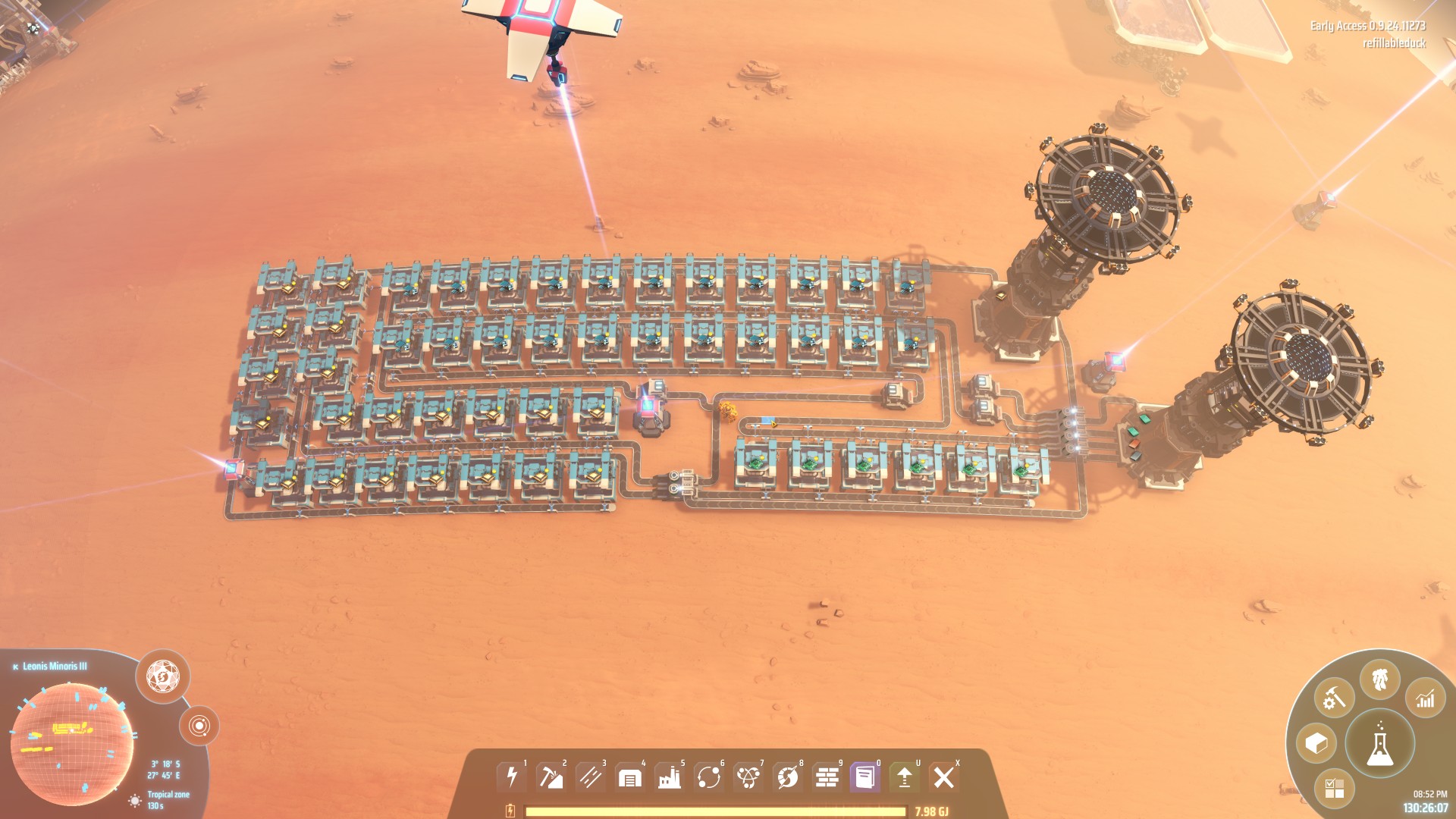Select the factory production build category
This screenshot has width=1456, height=819.
[x=669, y=777]
